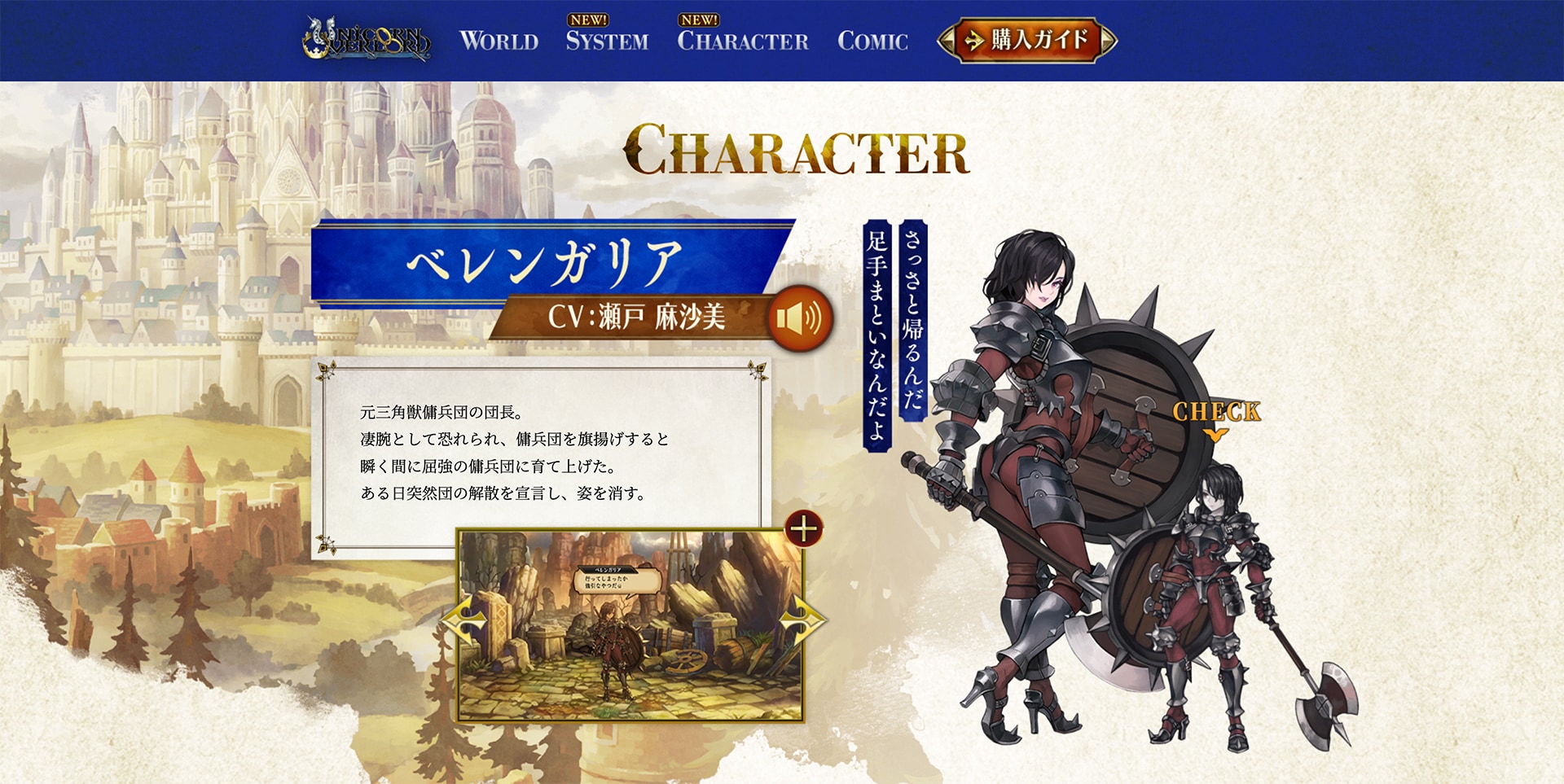
Task: Enlarge the gameplay screenshot with plus button
Action: coord(803,529)
